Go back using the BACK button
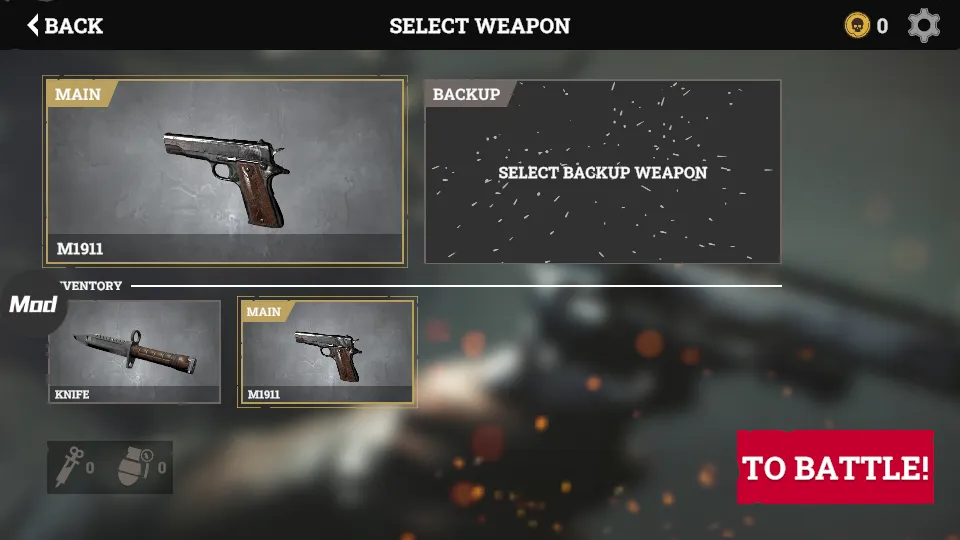 [x=65, y=26]
